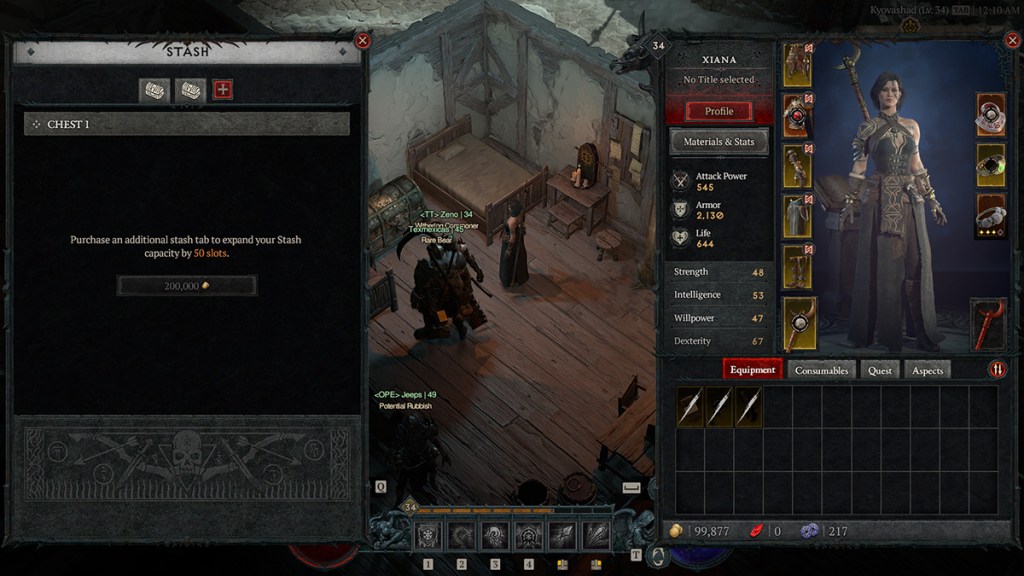Open Xiana's Profile
The height and width of the screenshot is (576, 1024).
[719, 111]
